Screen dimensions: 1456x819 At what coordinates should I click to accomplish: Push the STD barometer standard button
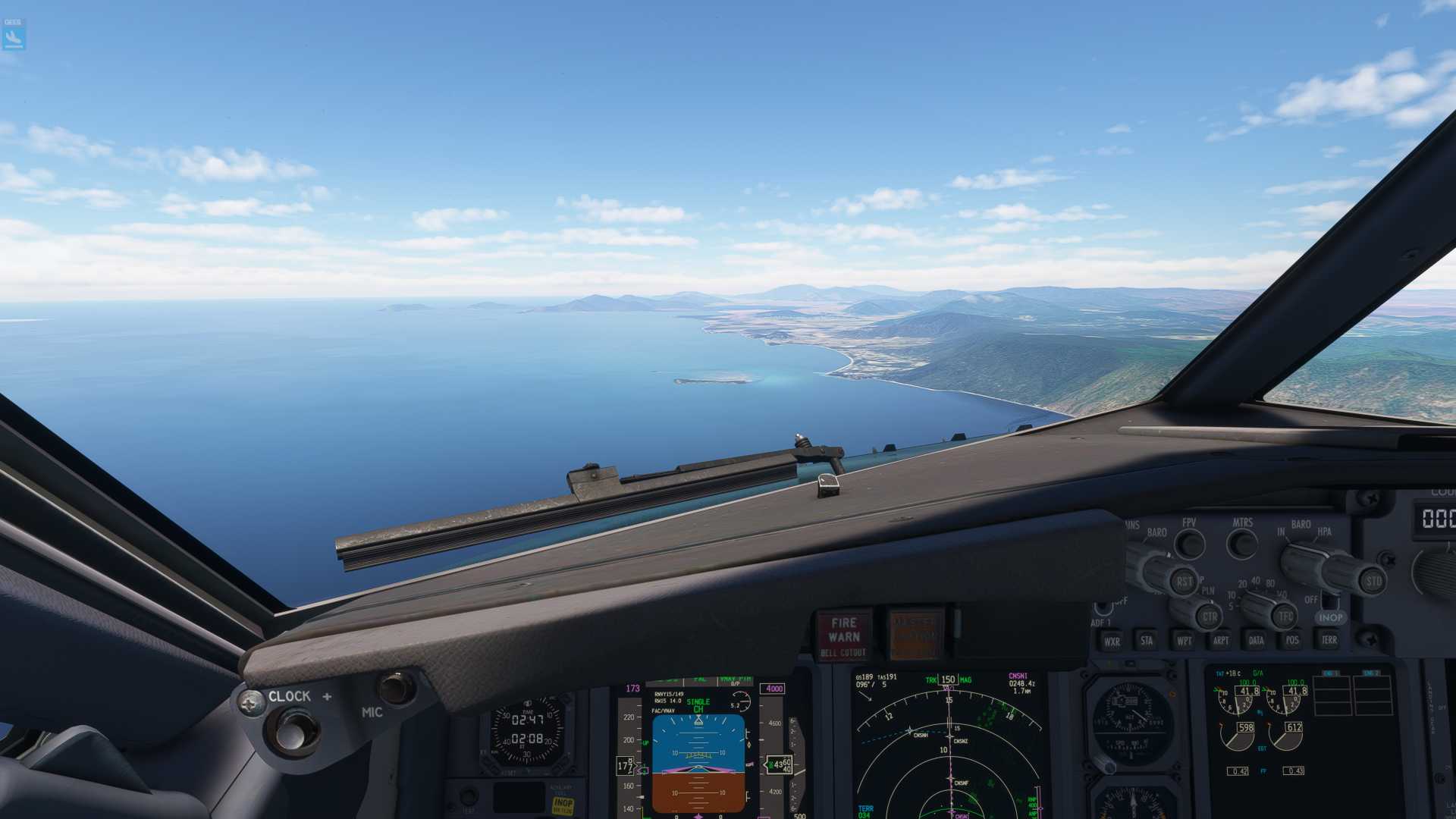(1373, 582)
